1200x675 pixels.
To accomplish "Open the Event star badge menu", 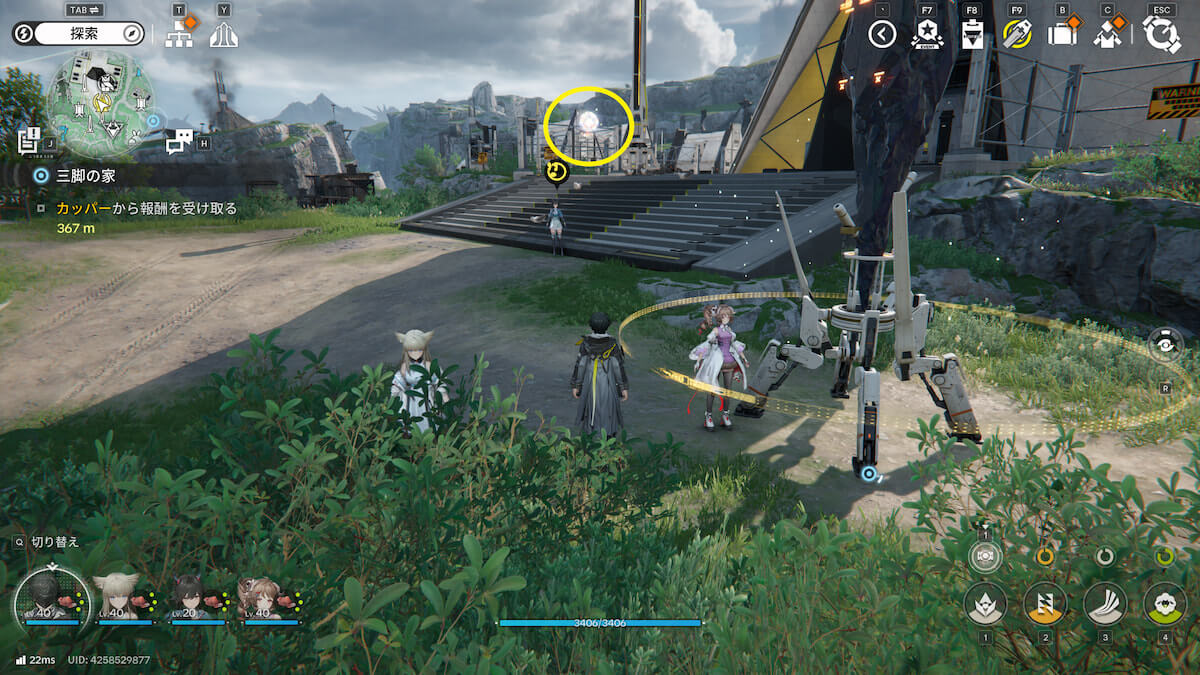I will 927,35.
